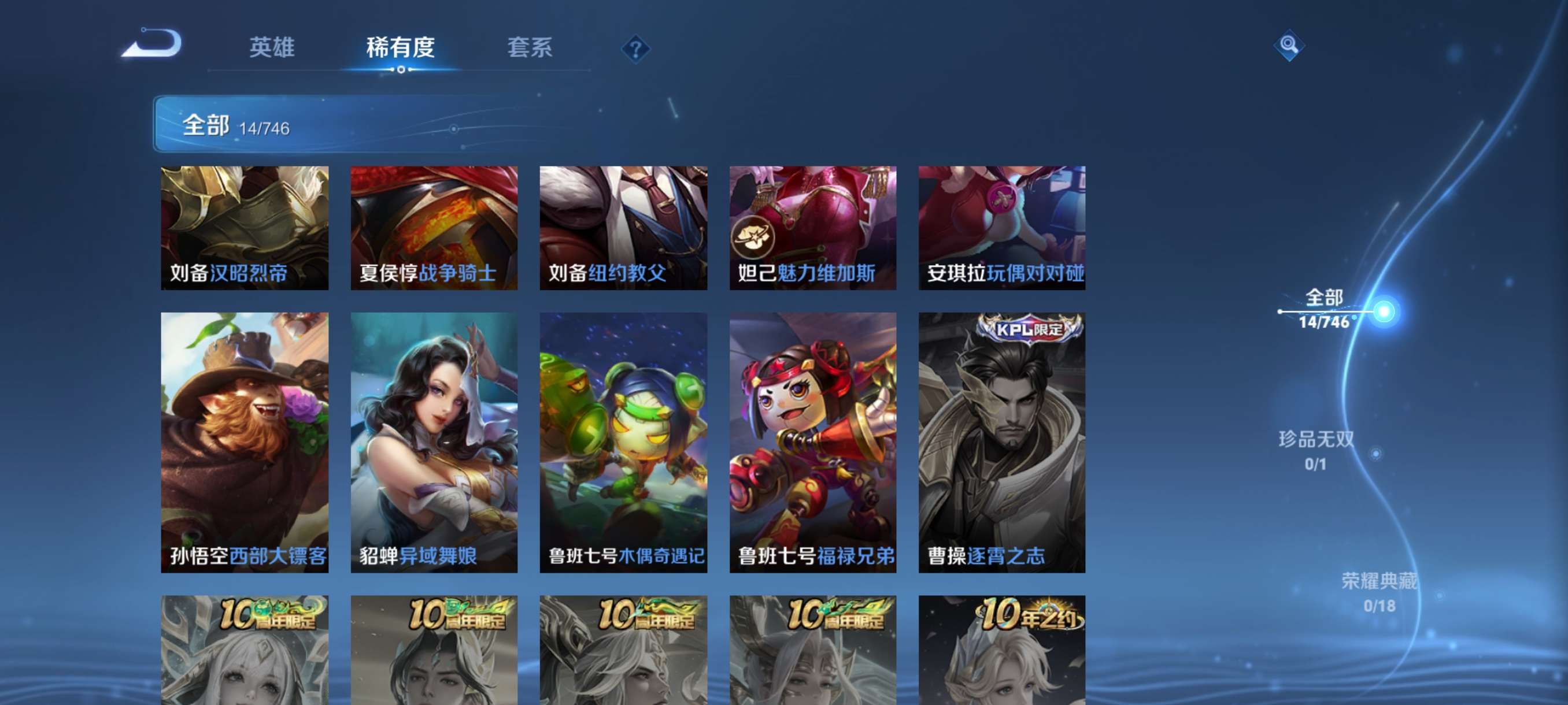
Task: Open the skin search magnifier icon
Action: click(x=1290, y=47)
